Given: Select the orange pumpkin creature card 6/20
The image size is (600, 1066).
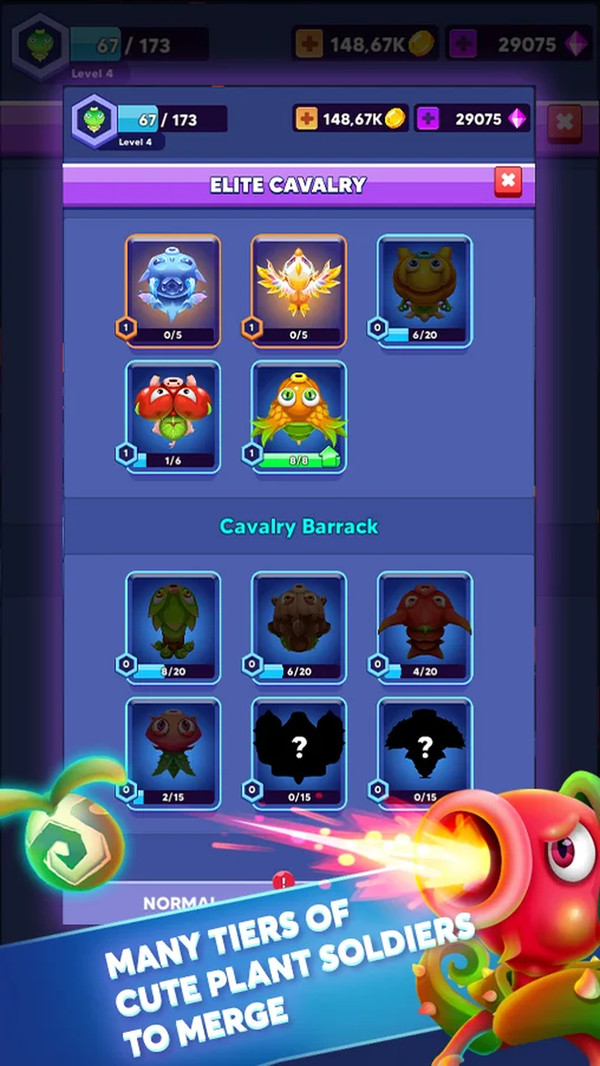Looking at the screenshot, I should pos(424,290).
